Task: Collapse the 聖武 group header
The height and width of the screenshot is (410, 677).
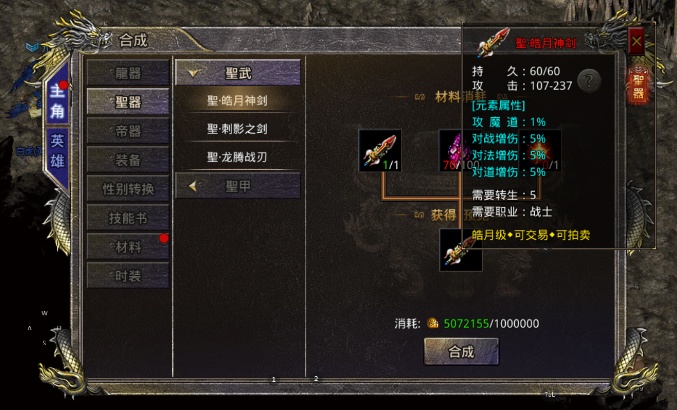Action: [x=238, y=72]
